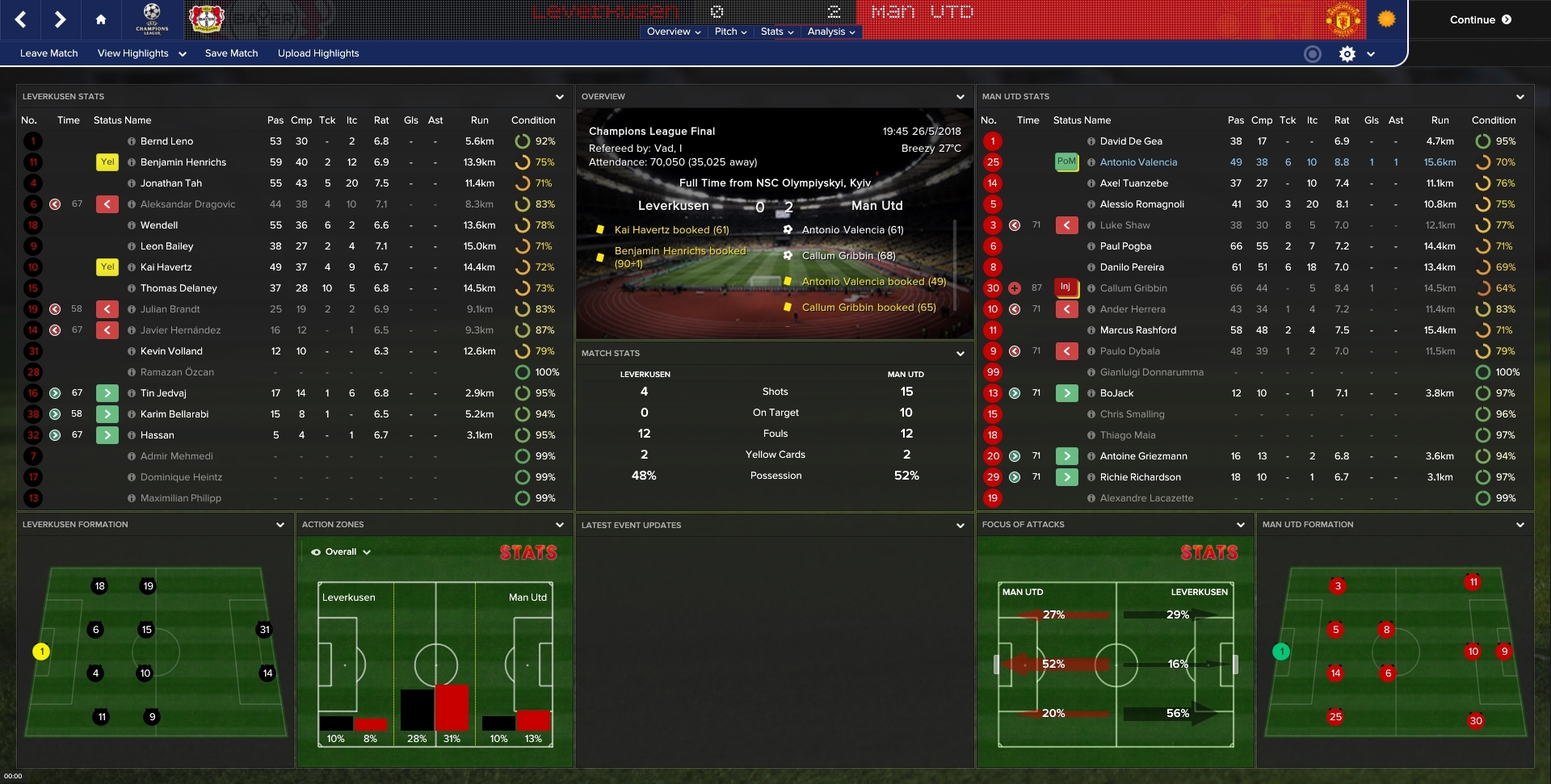Click the Champions League competition logo
Image resolution: width=1551 pixels, height=784 pixels.
[x=152, y=19]
